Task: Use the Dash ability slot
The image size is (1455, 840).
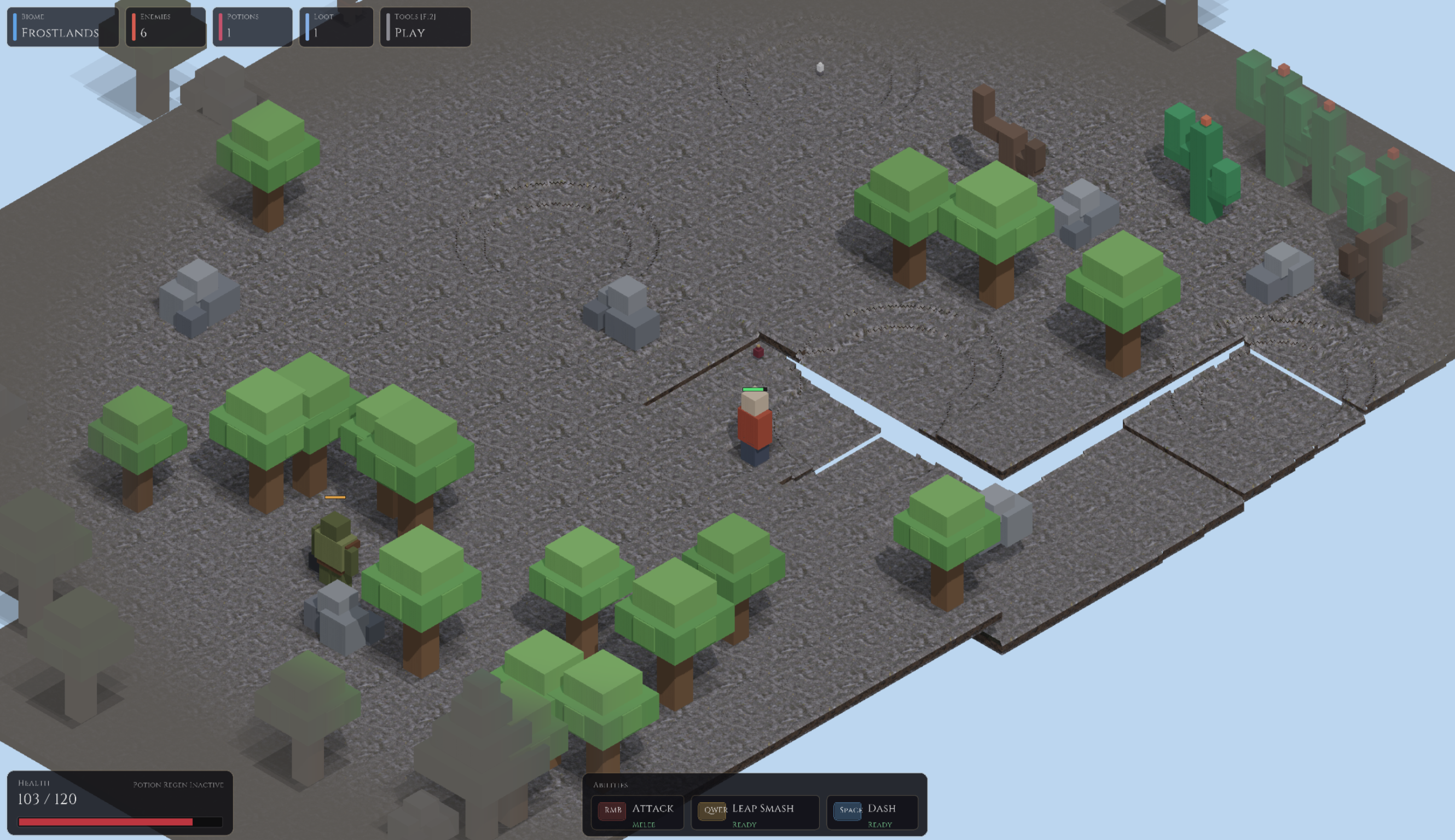Action: (871, 812)
